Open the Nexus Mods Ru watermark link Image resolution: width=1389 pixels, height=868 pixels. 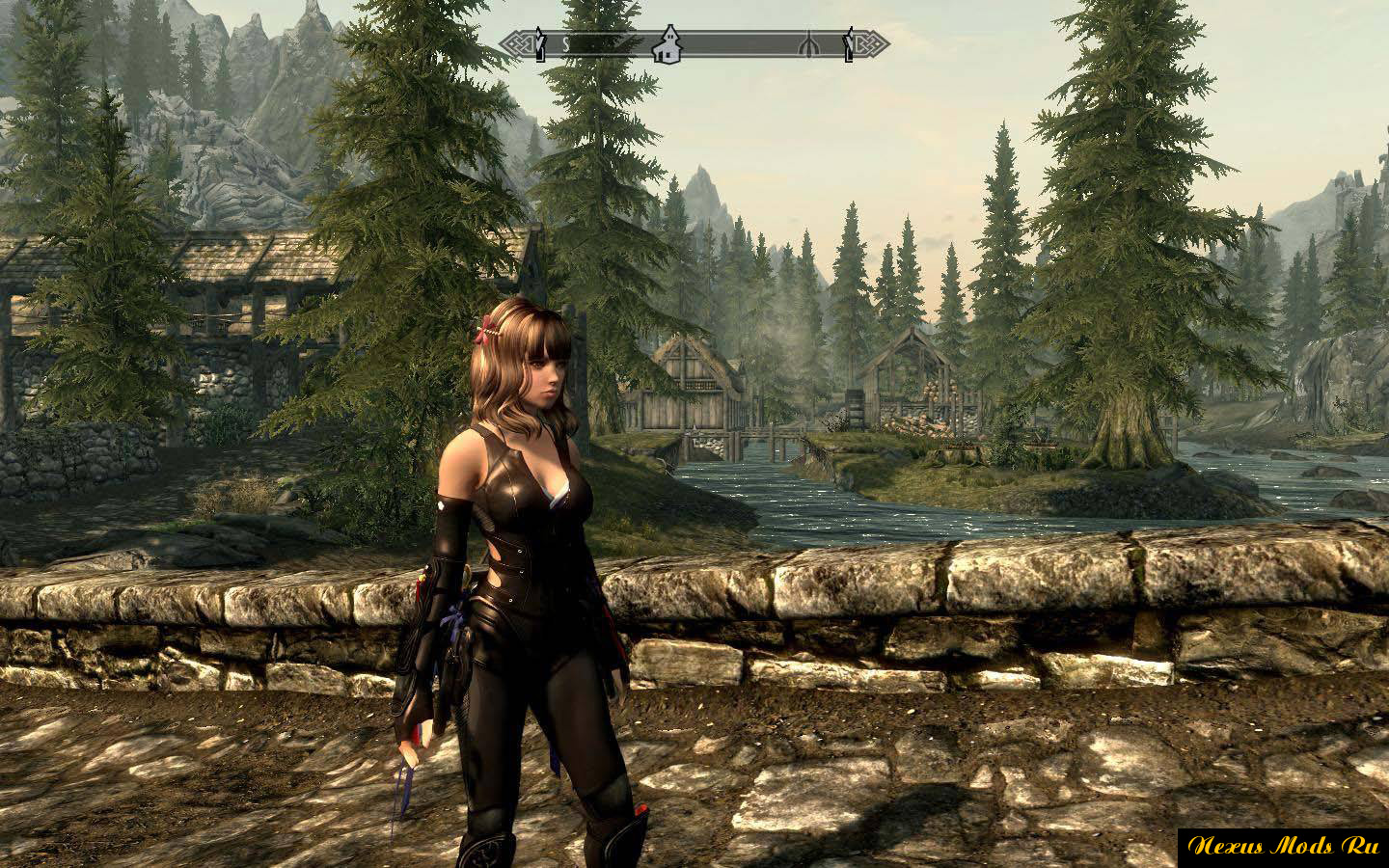1283,846
